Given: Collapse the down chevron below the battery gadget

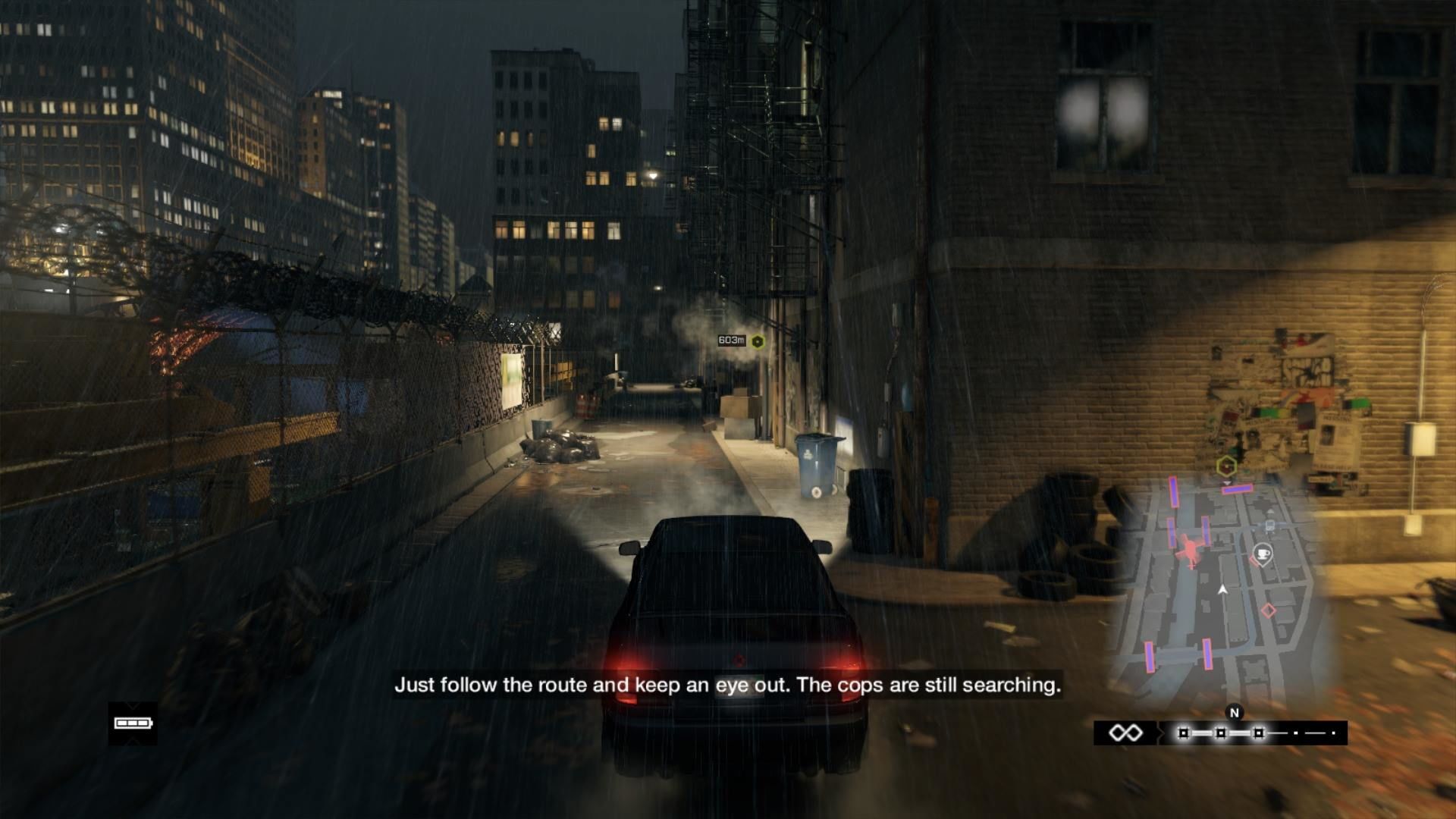Looking at the screenshot, I should click(133, 740).
